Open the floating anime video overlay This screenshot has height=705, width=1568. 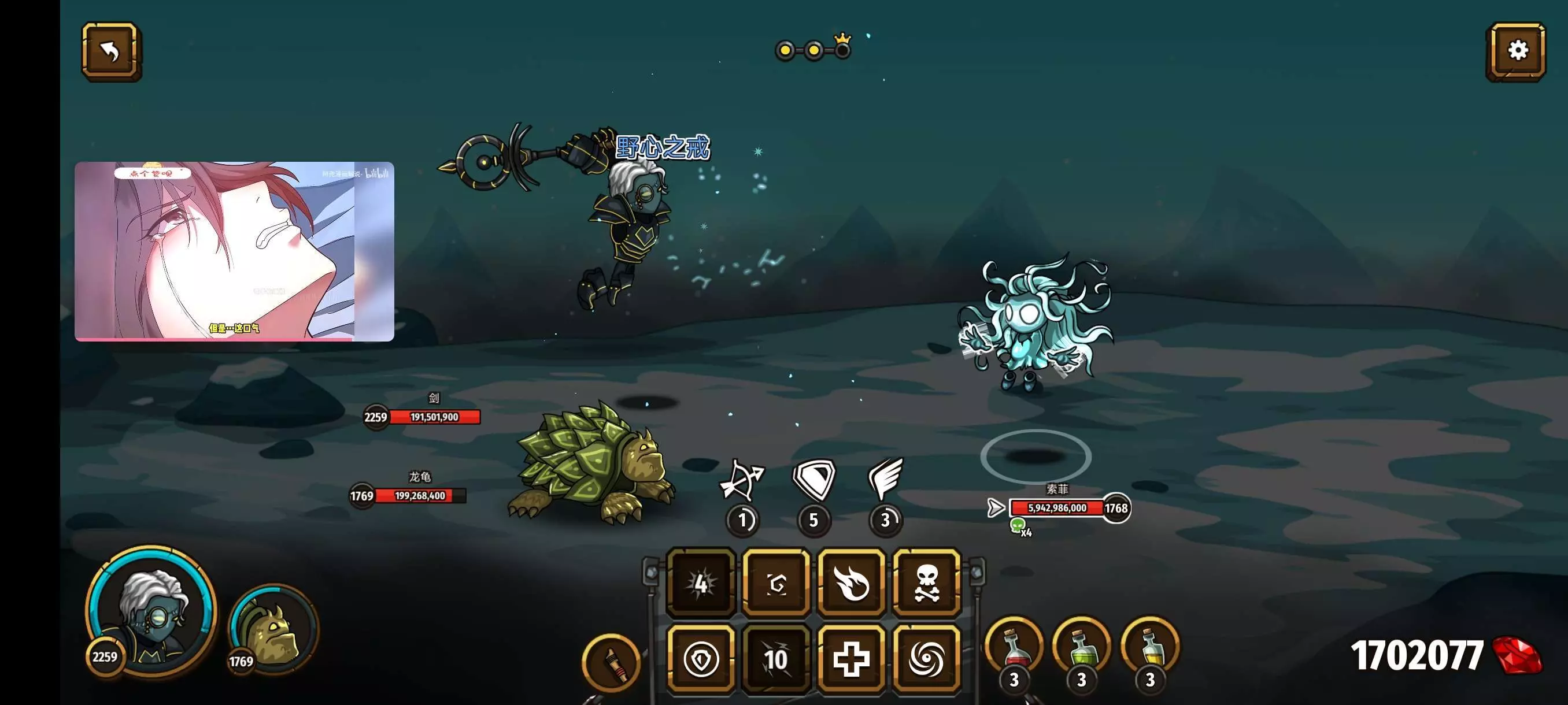point(234,251)
